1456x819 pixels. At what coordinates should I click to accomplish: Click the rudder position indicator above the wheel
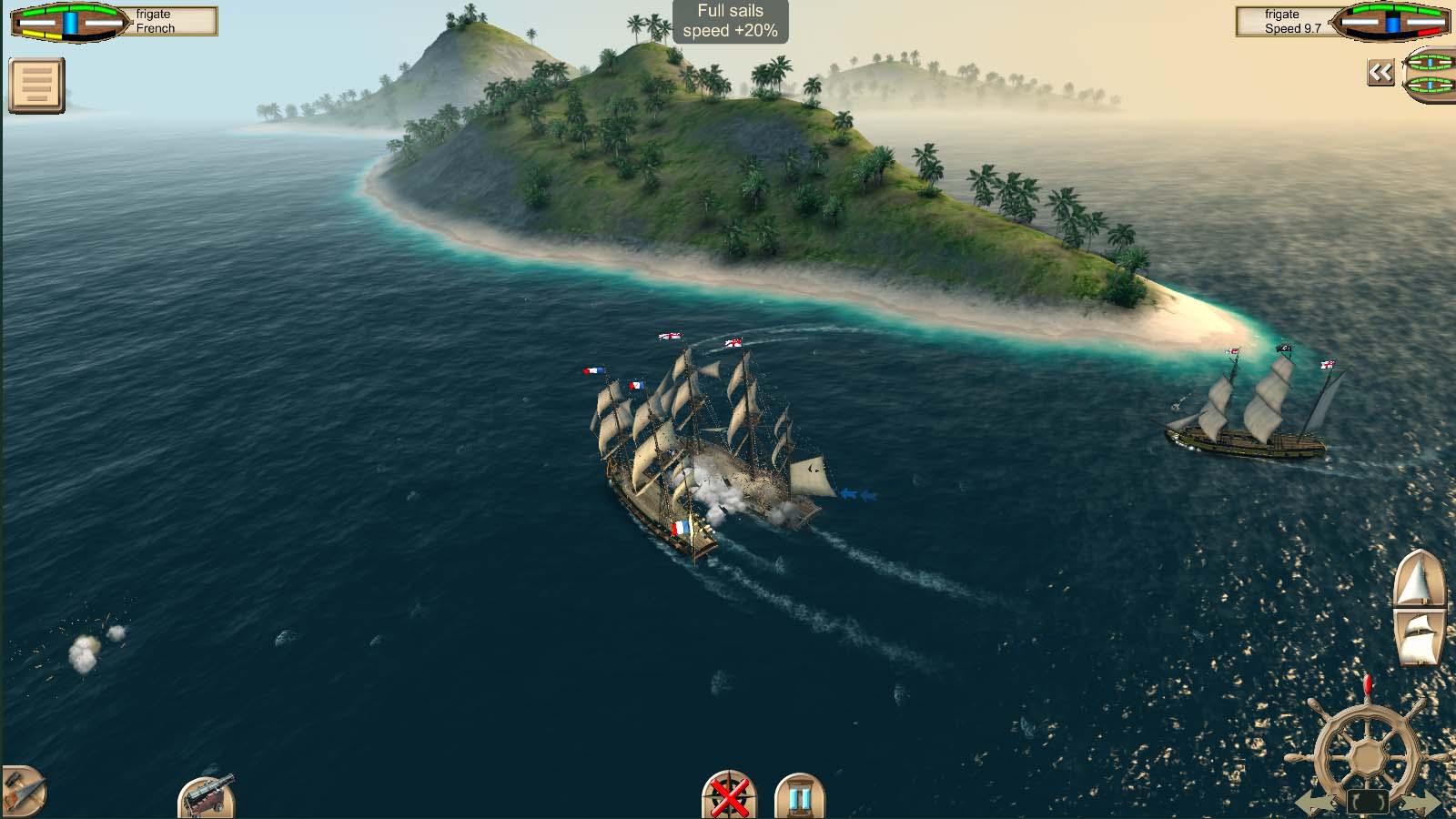point(1367,684)
